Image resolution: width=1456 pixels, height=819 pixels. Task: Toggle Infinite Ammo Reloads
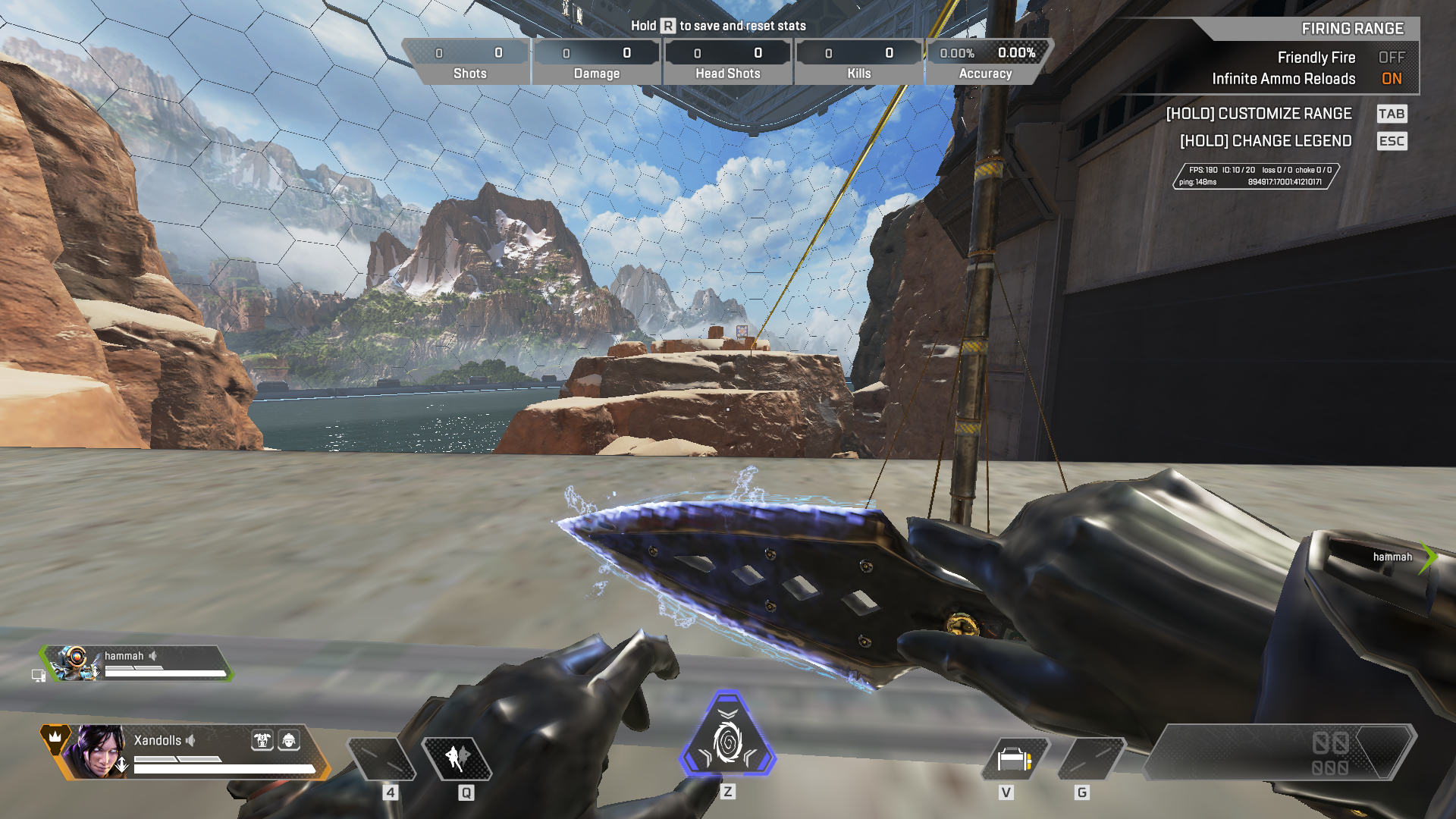pyautogui.click(x=1391, y=79)
